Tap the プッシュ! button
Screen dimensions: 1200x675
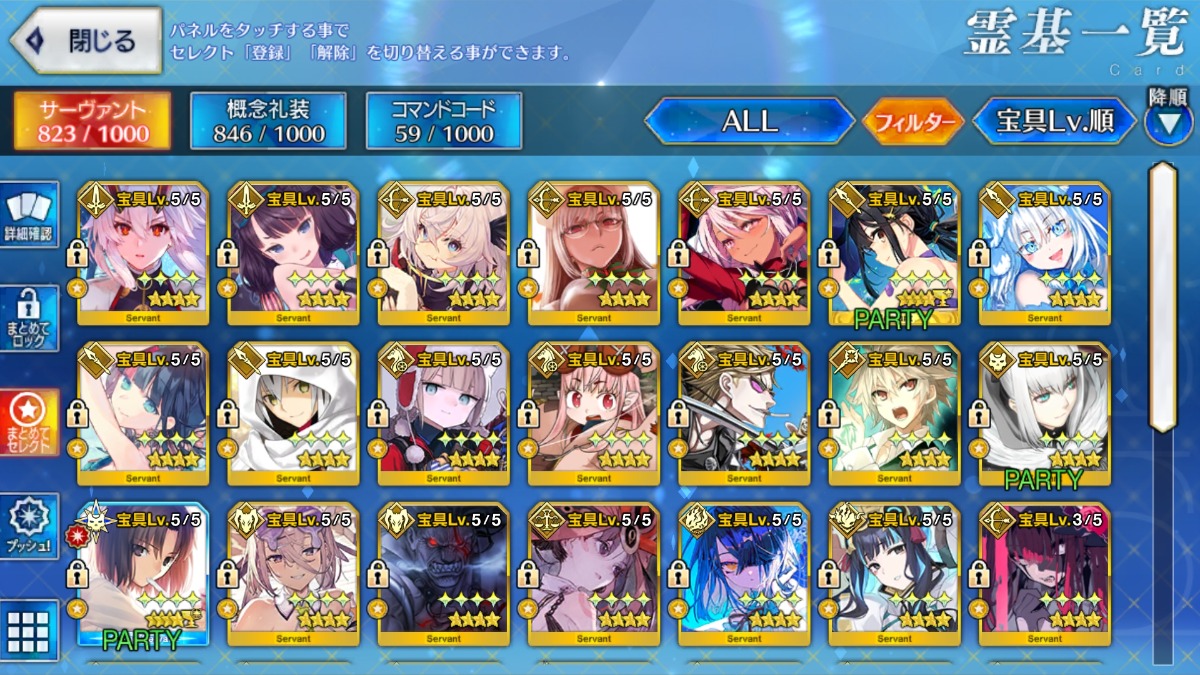tap(29, 526)
